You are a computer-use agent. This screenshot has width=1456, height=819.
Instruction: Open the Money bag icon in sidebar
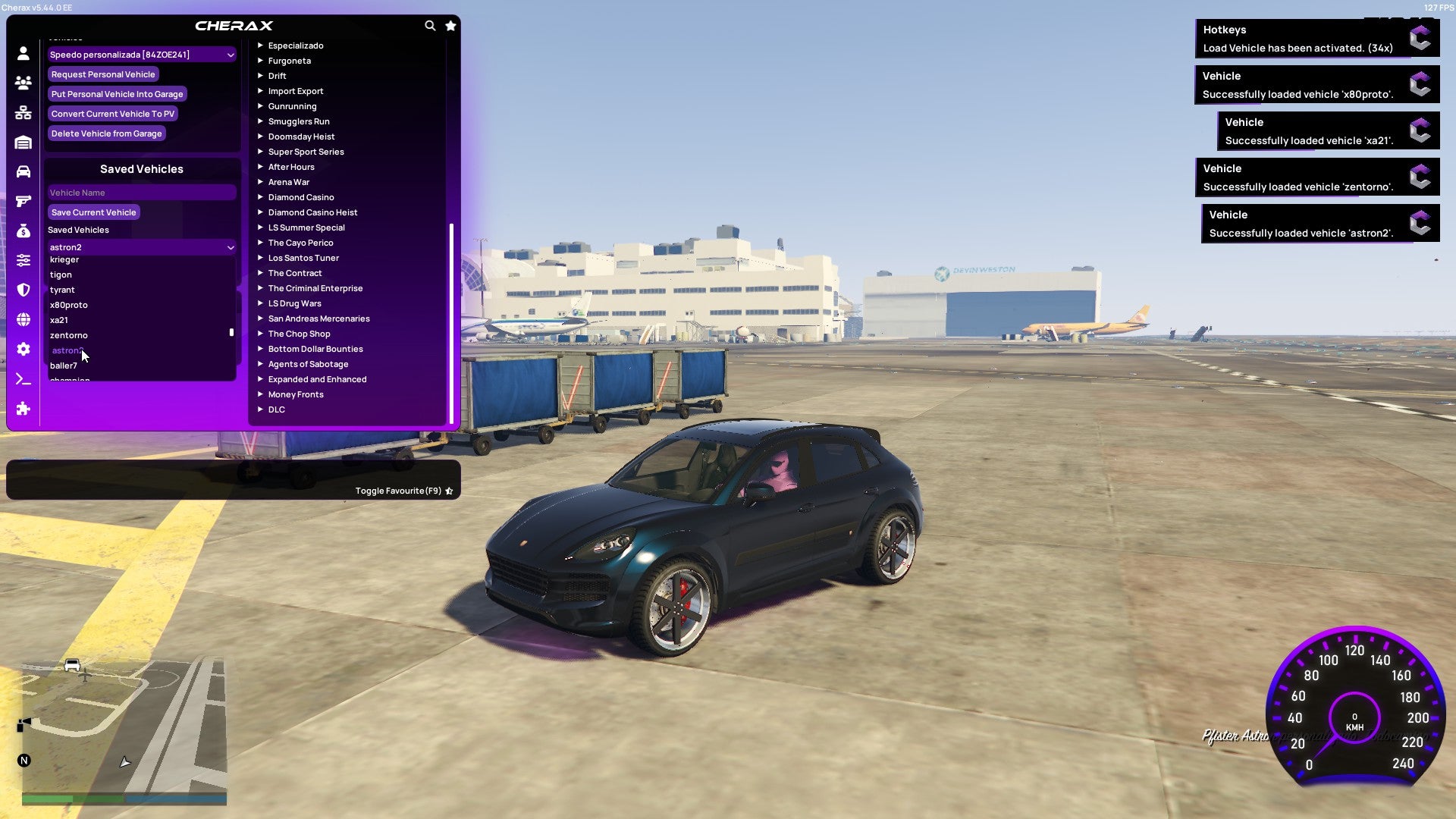click(x=23, y=230)
